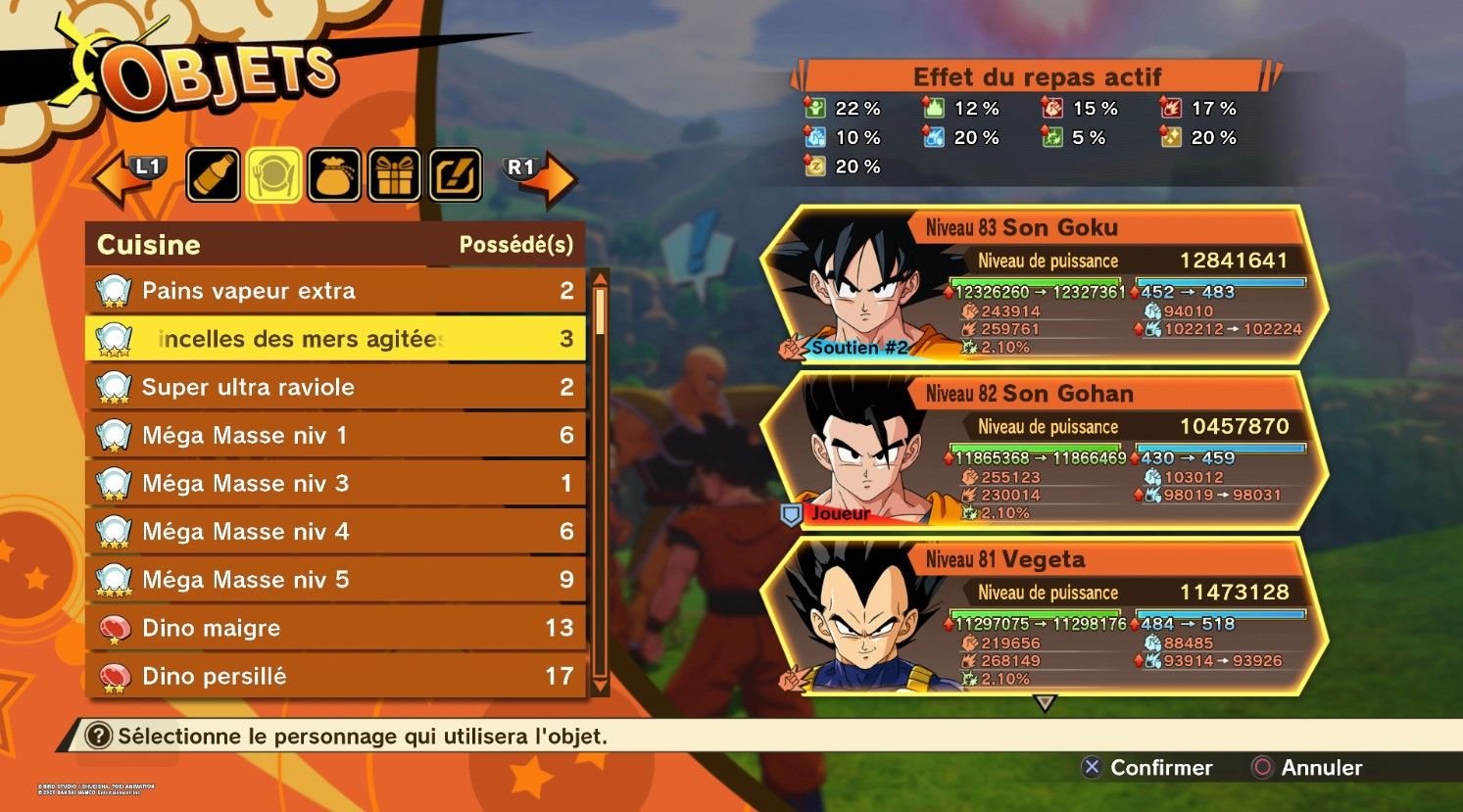Viewport: 1463px width, 812px height.
Task: Choose Son Goku to use the item
Action: pyautogui.click(x=1044, y=284)
